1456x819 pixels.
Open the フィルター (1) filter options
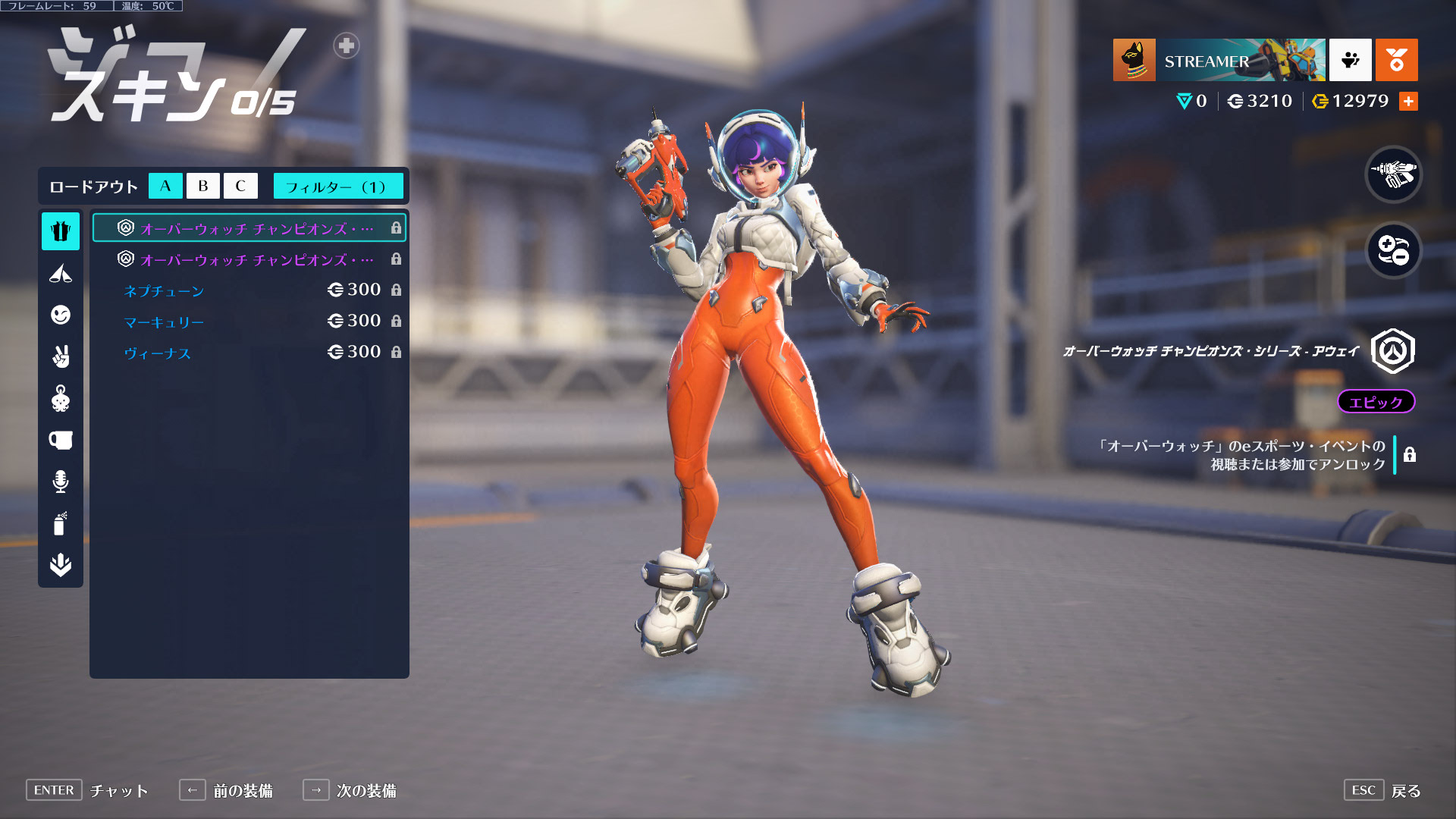coord(337,187)
